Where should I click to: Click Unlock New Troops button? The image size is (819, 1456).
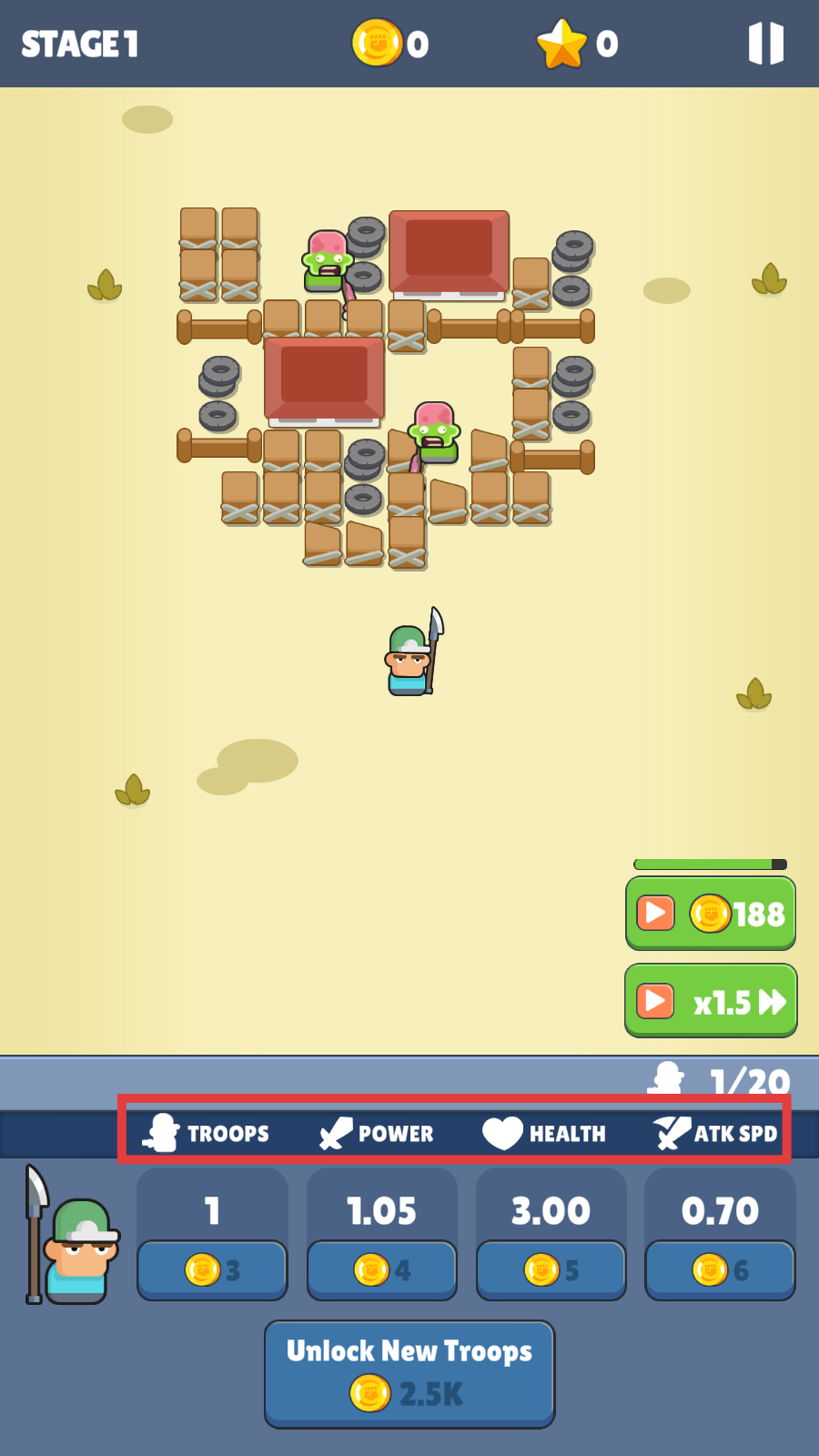(x=409, y=1373)
